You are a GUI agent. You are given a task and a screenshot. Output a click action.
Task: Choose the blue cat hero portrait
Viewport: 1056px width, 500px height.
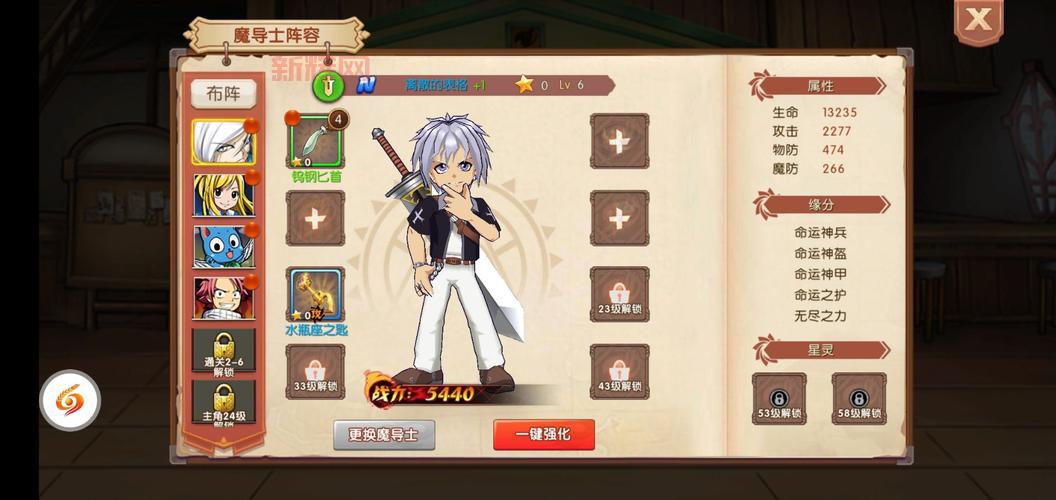pyautogui.click(x=223, y=246)
